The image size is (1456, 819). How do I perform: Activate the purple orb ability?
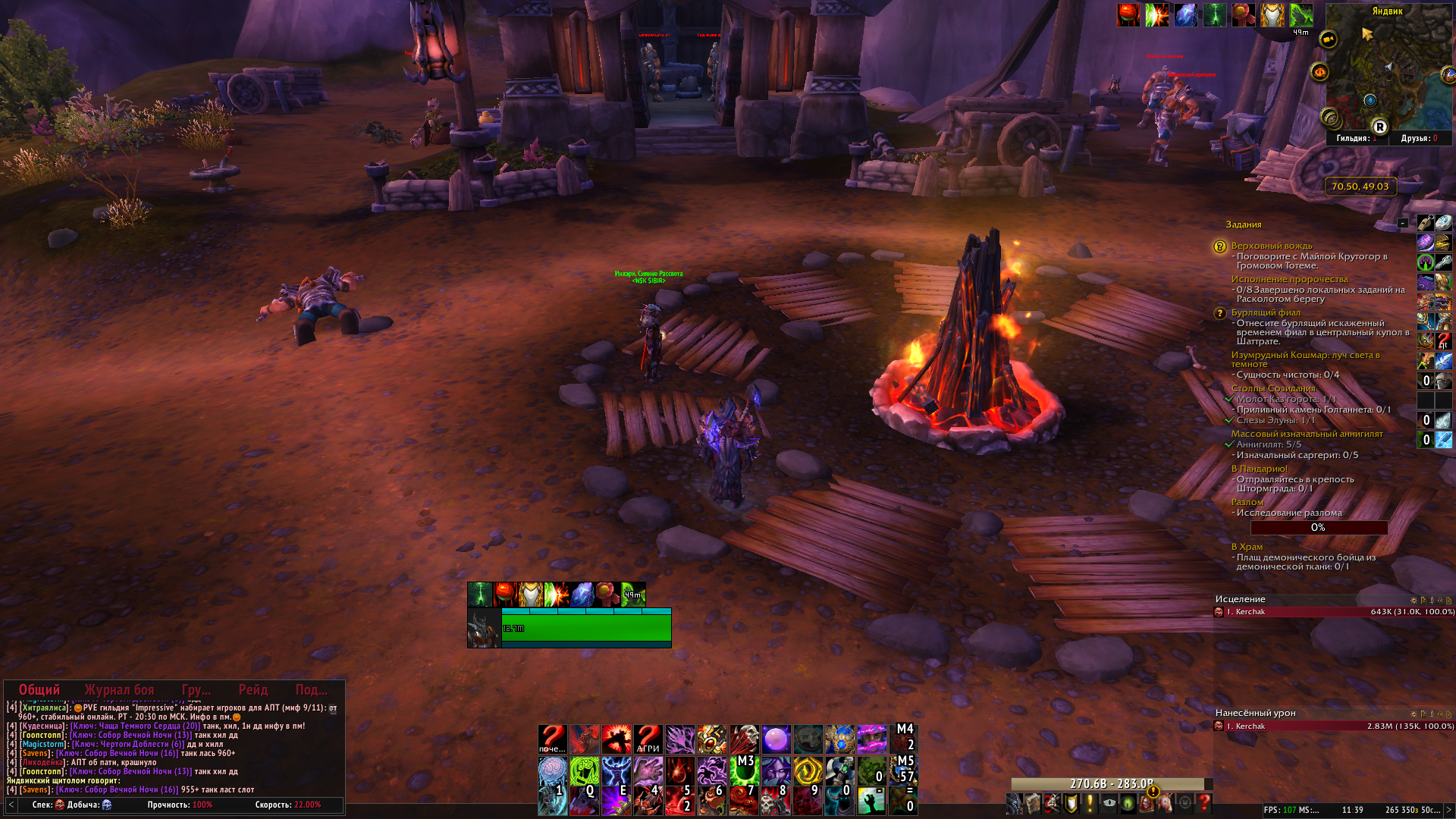click(x=776, y=739)
